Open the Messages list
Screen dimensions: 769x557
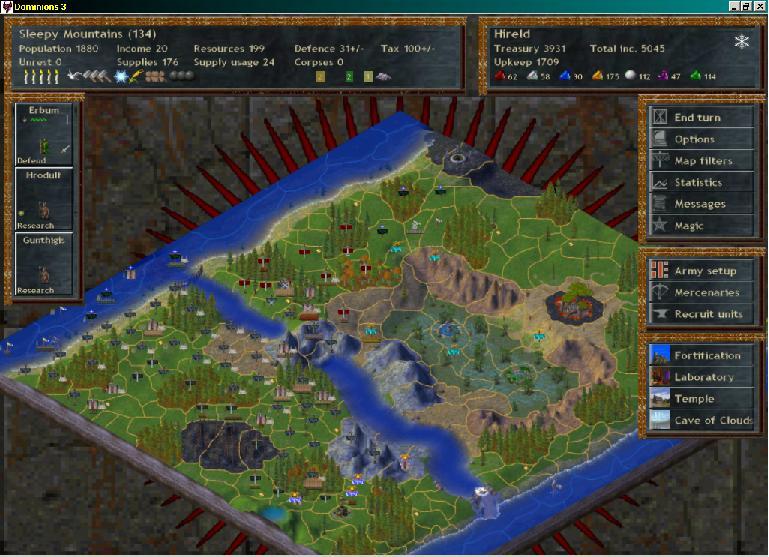(699, 204)
